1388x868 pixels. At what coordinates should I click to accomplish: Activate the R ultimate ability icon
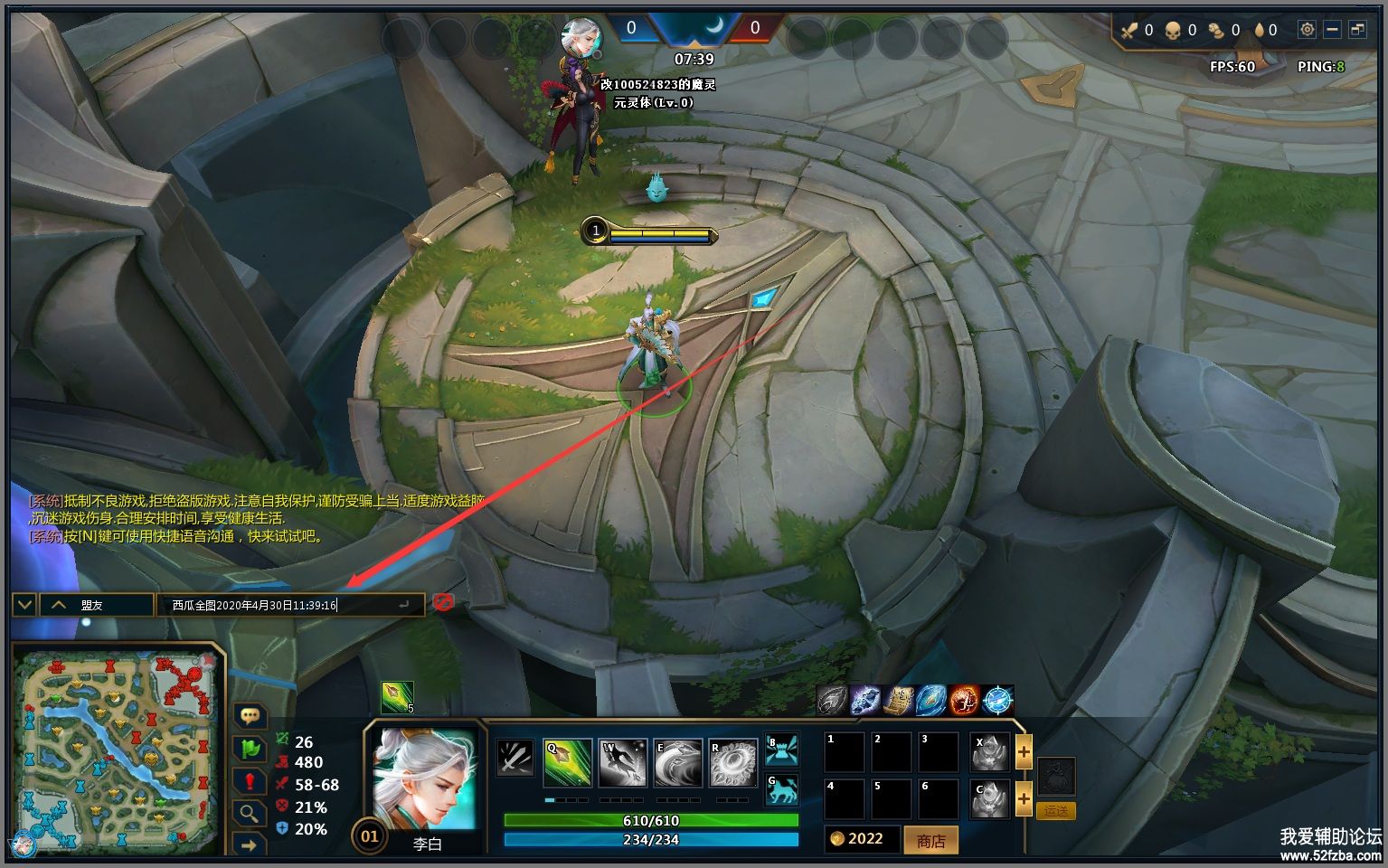click(733, 762)
